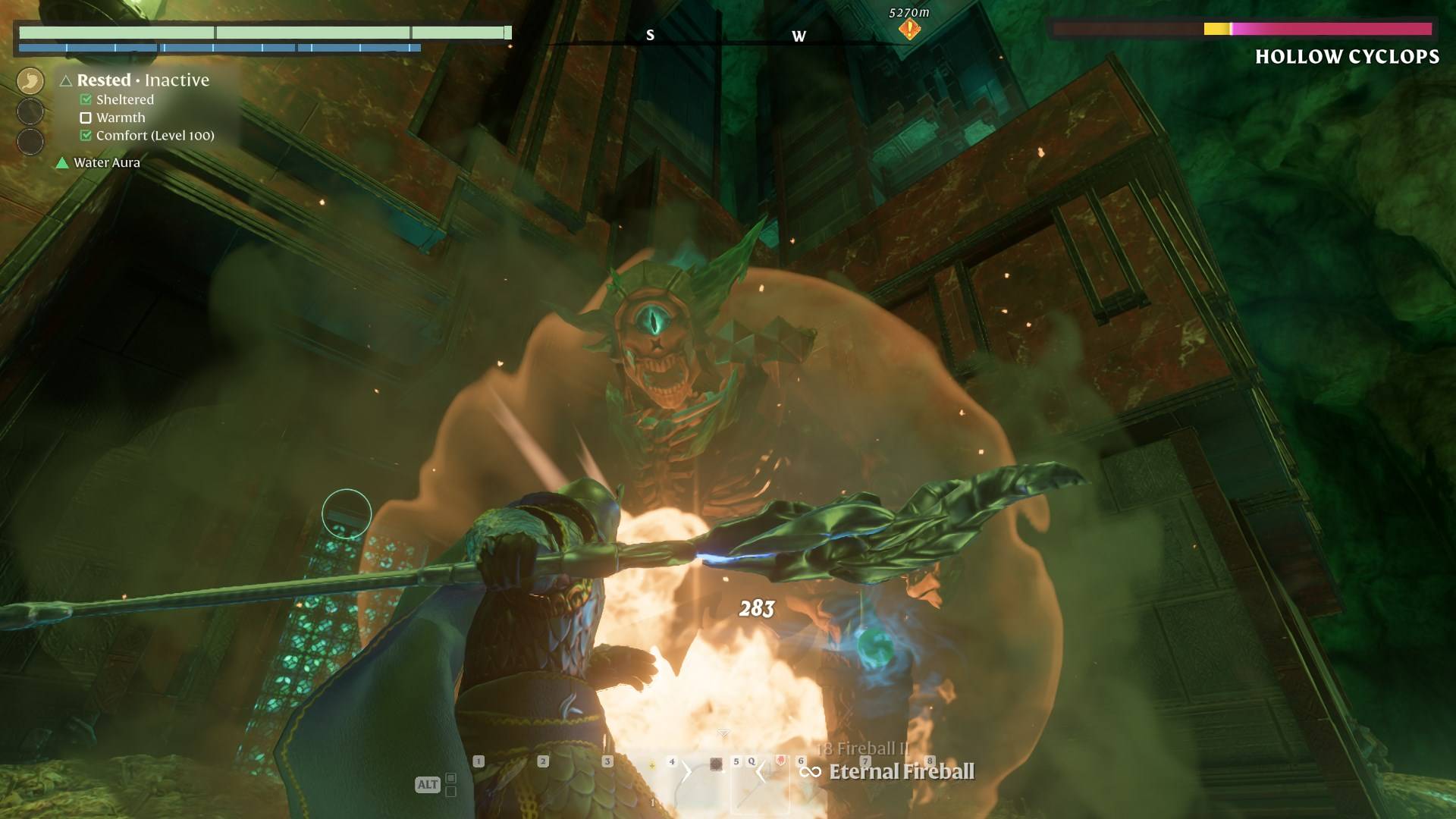Click the orange quest marker on the compass

(909, 29)
